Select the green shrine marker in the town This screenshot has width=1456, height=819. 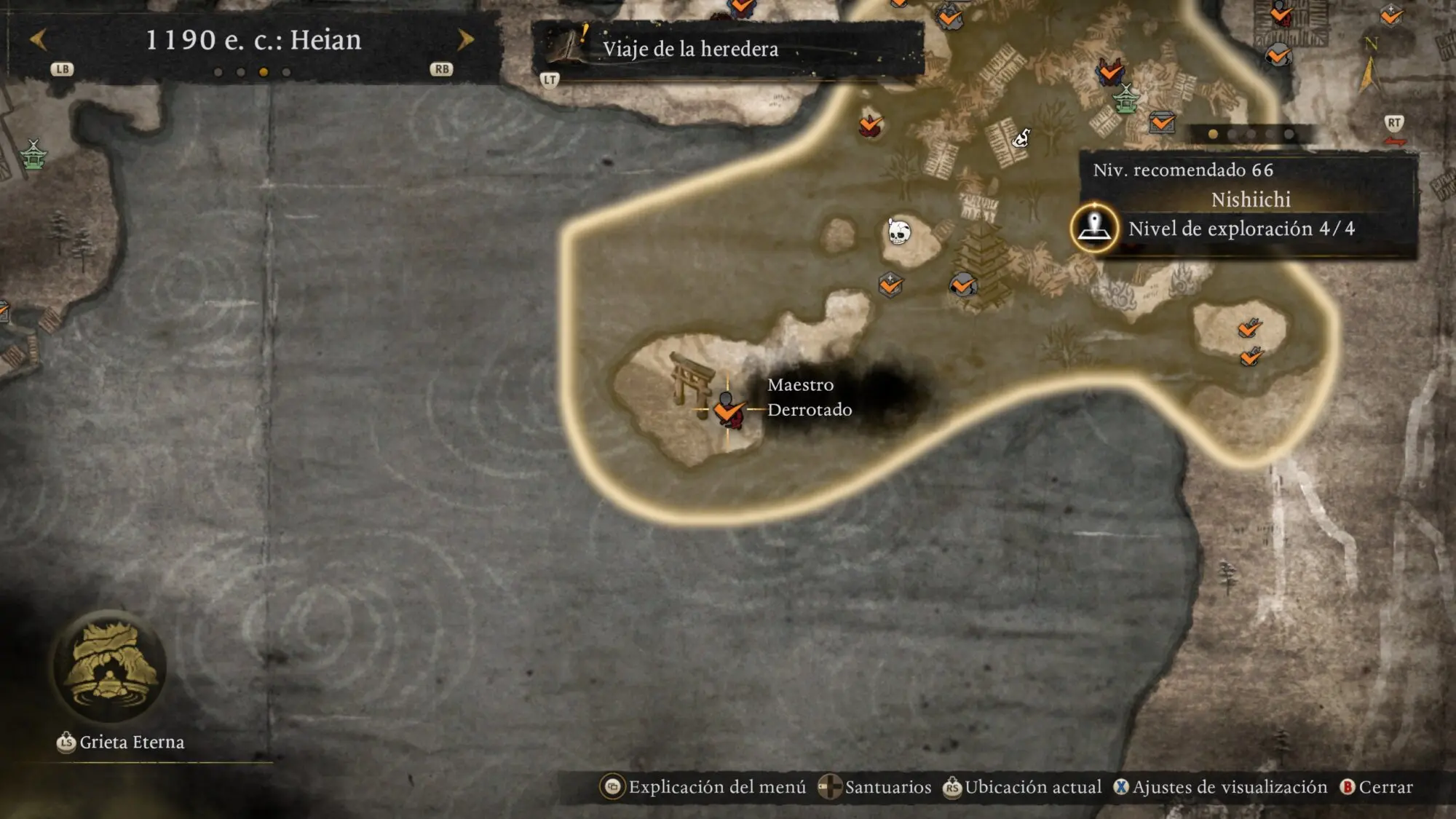coord(1125,99)
